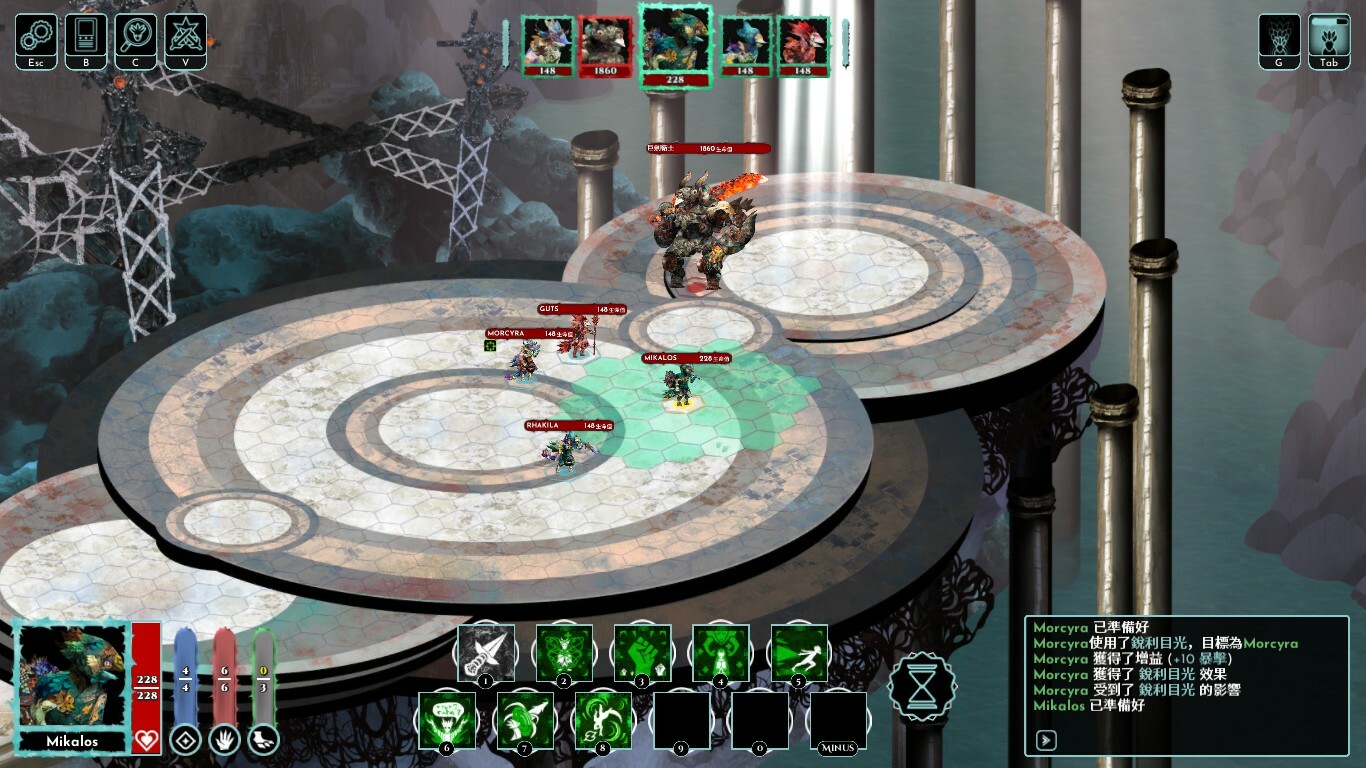
Task: End the turn with the hourglass button
Action: (922, 688)
